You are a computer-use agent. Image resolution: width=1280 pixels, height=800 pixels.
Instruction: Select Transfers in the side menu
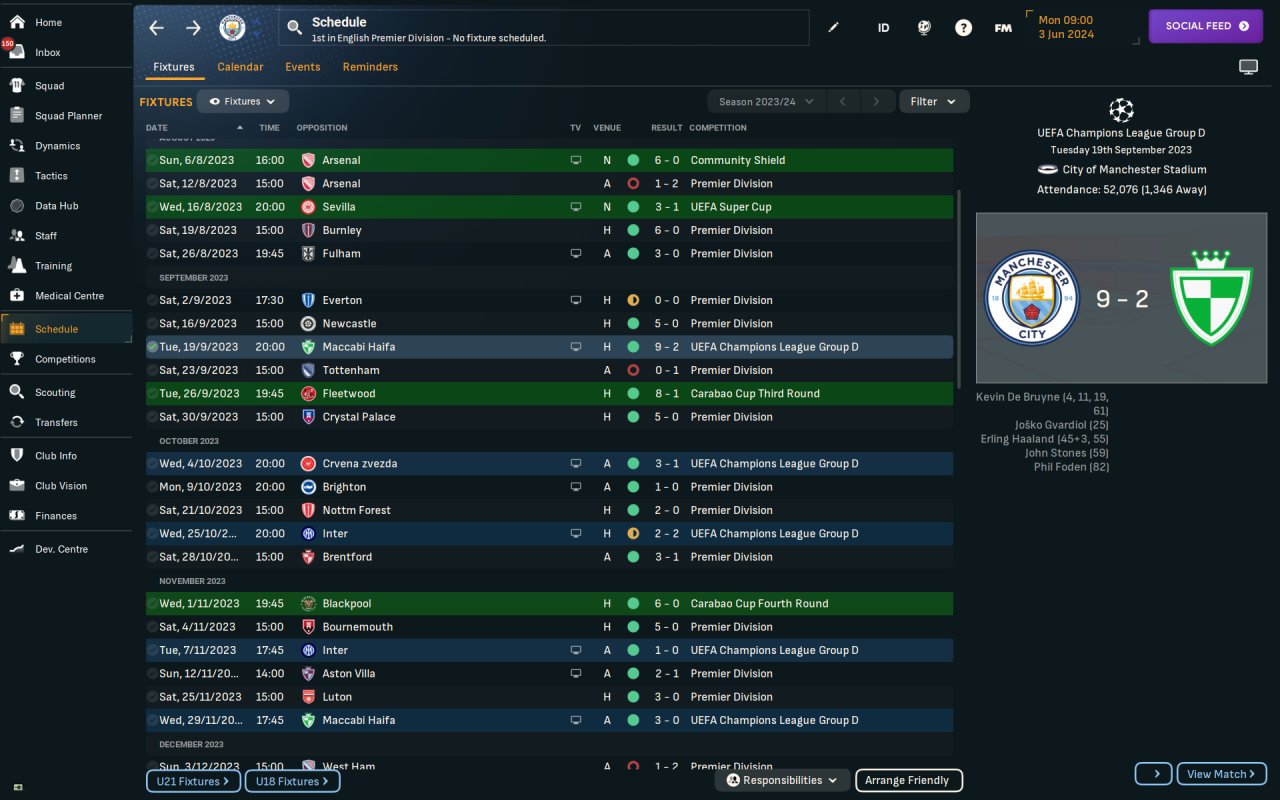point(56,422)
